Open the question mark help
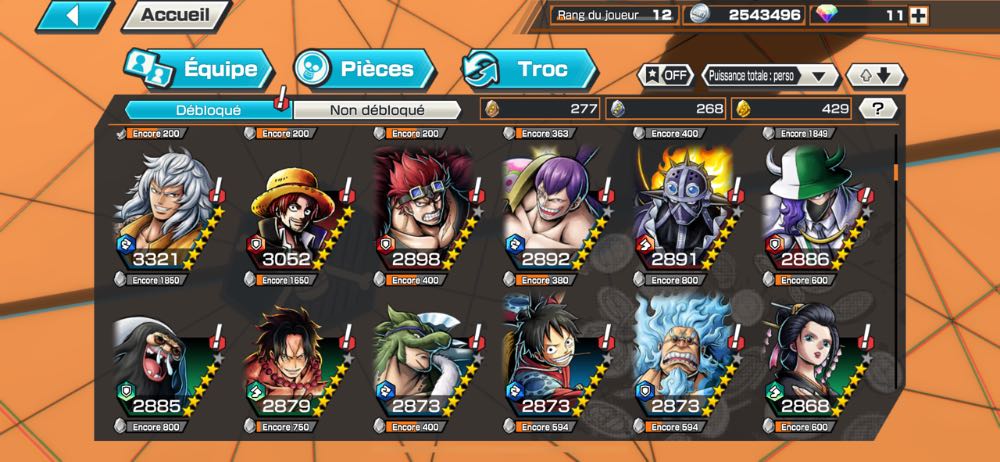Viewport: 1000px width, 462px height. (877, 109)
